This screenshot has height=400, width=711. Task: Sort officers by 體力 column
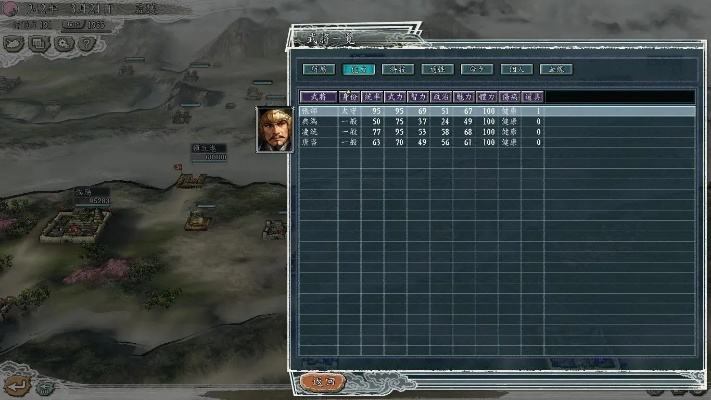click(x=487, y=97)
